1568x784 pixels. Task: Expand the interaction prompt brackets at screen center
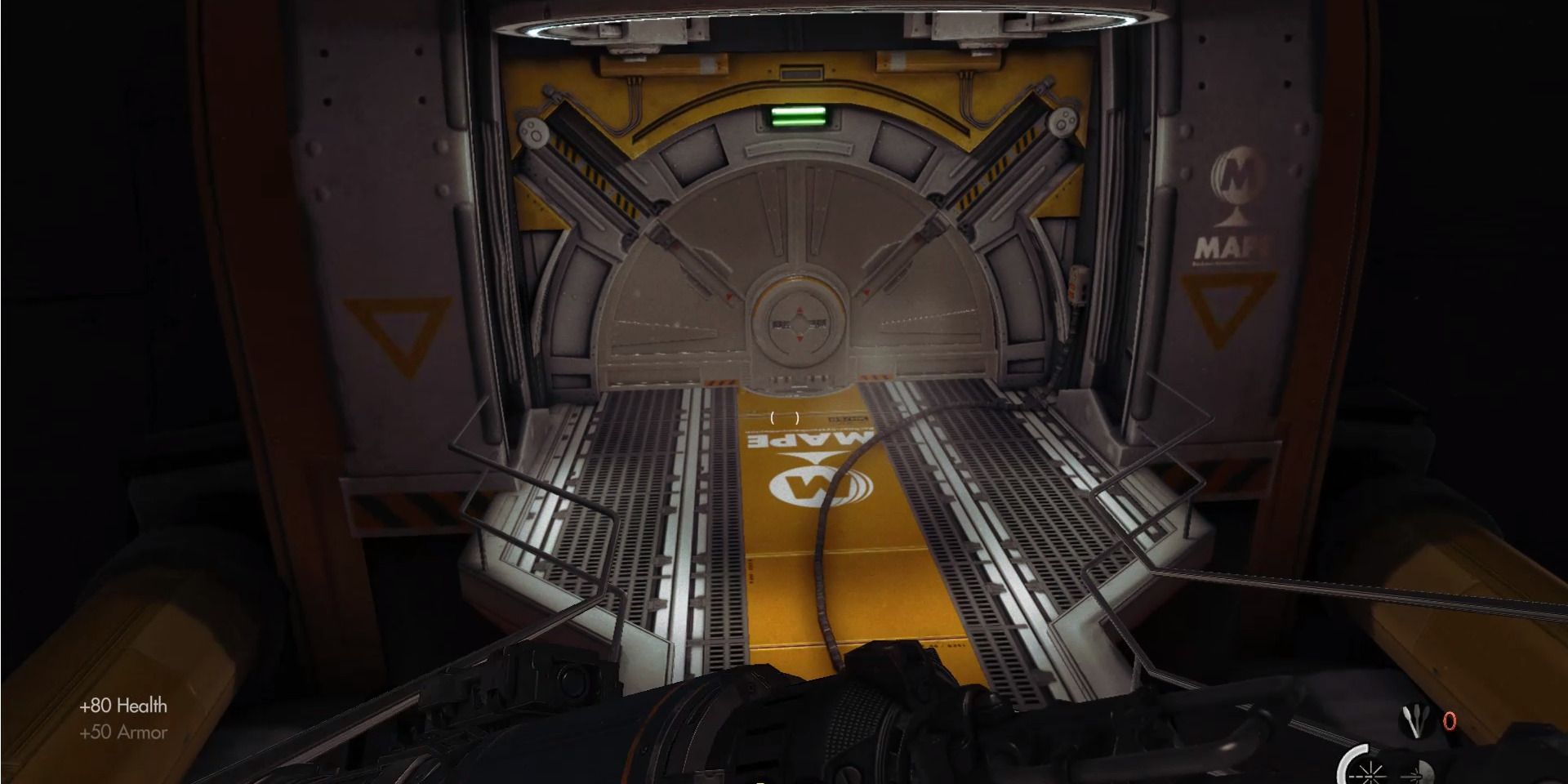[x=785, y=418]
